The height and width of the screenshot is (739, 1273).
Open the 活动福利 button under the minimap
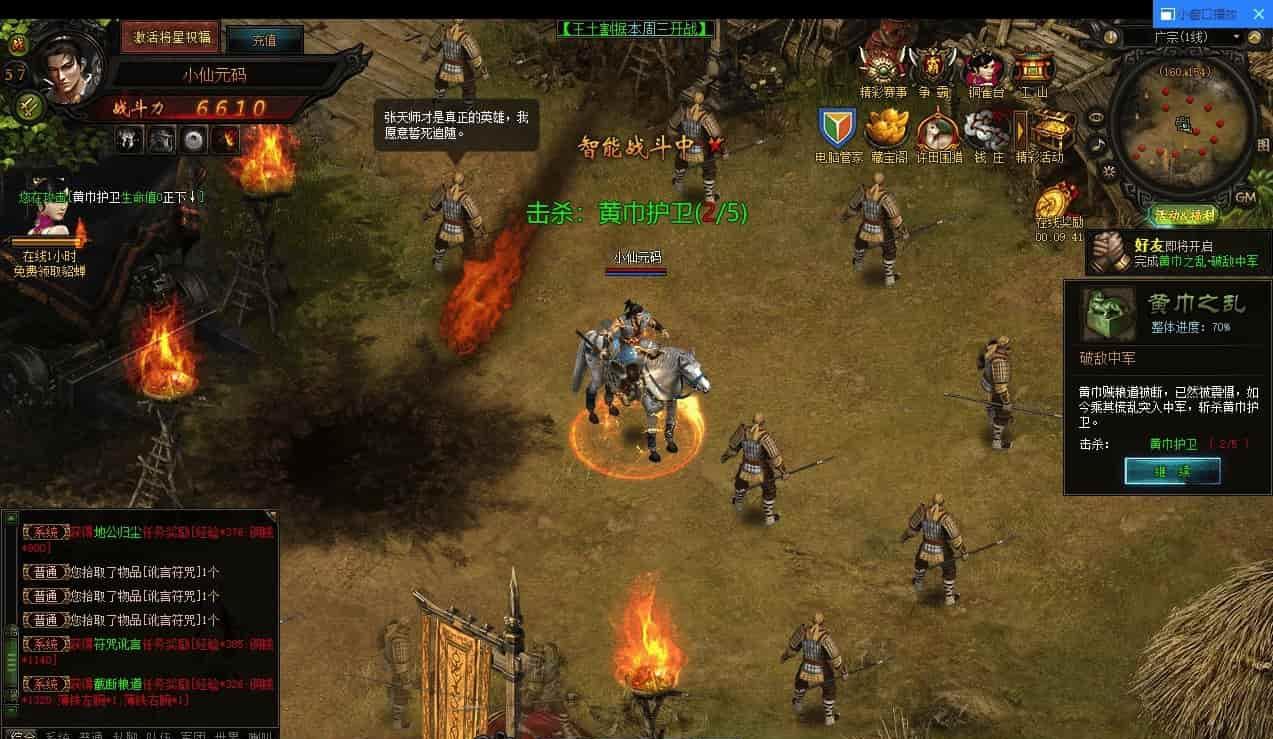pyautogui.click(x=1186, y=215)
